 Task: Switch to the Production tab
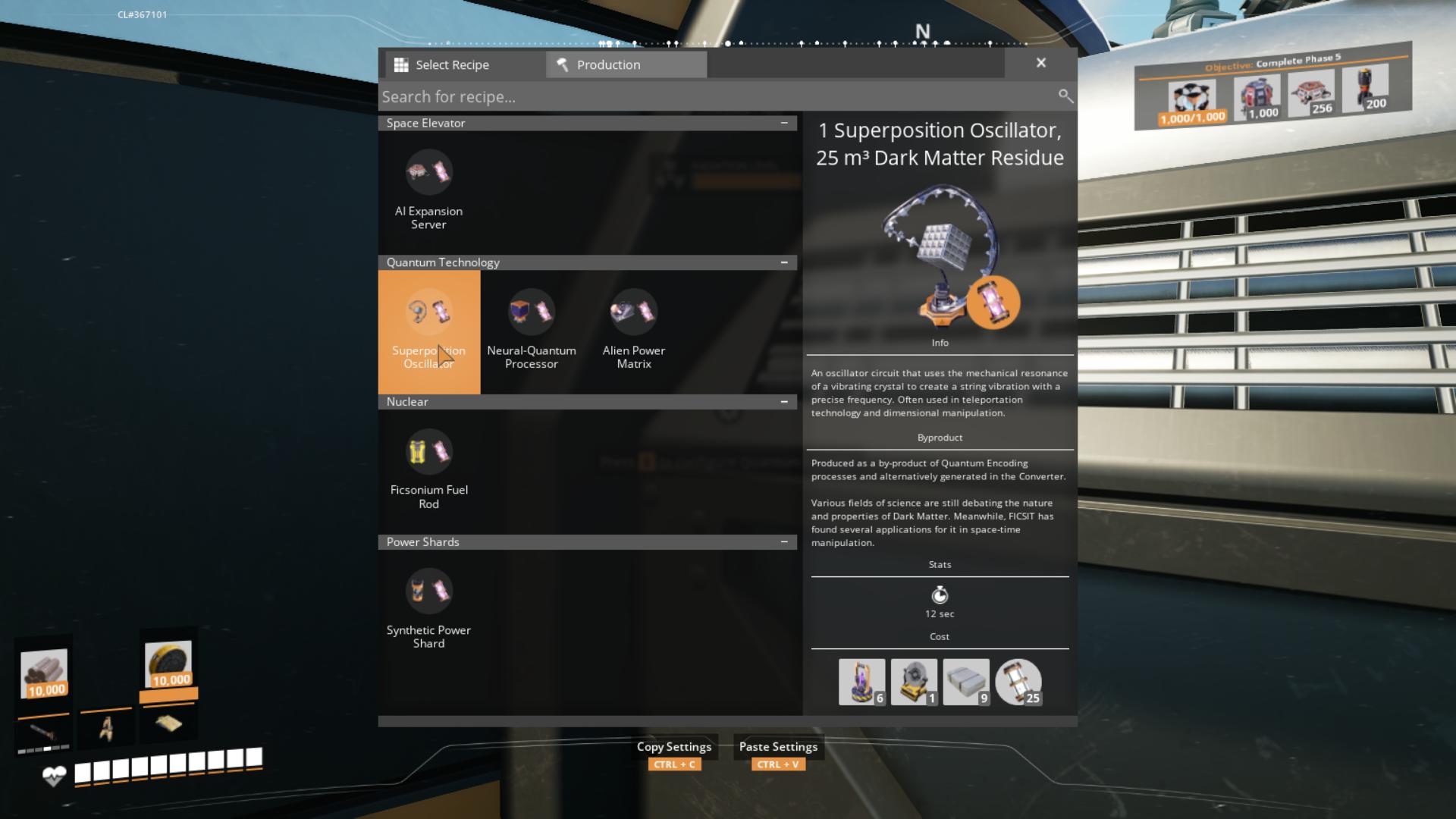pyautogui.click(x=625, y=64)
